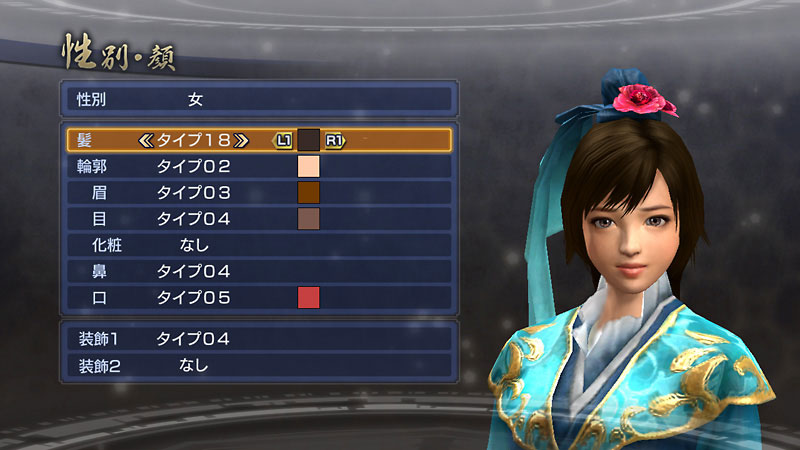800x450 pixels.
Task: Choose the 装飾2 accessory row
Action: coord(260,365)
